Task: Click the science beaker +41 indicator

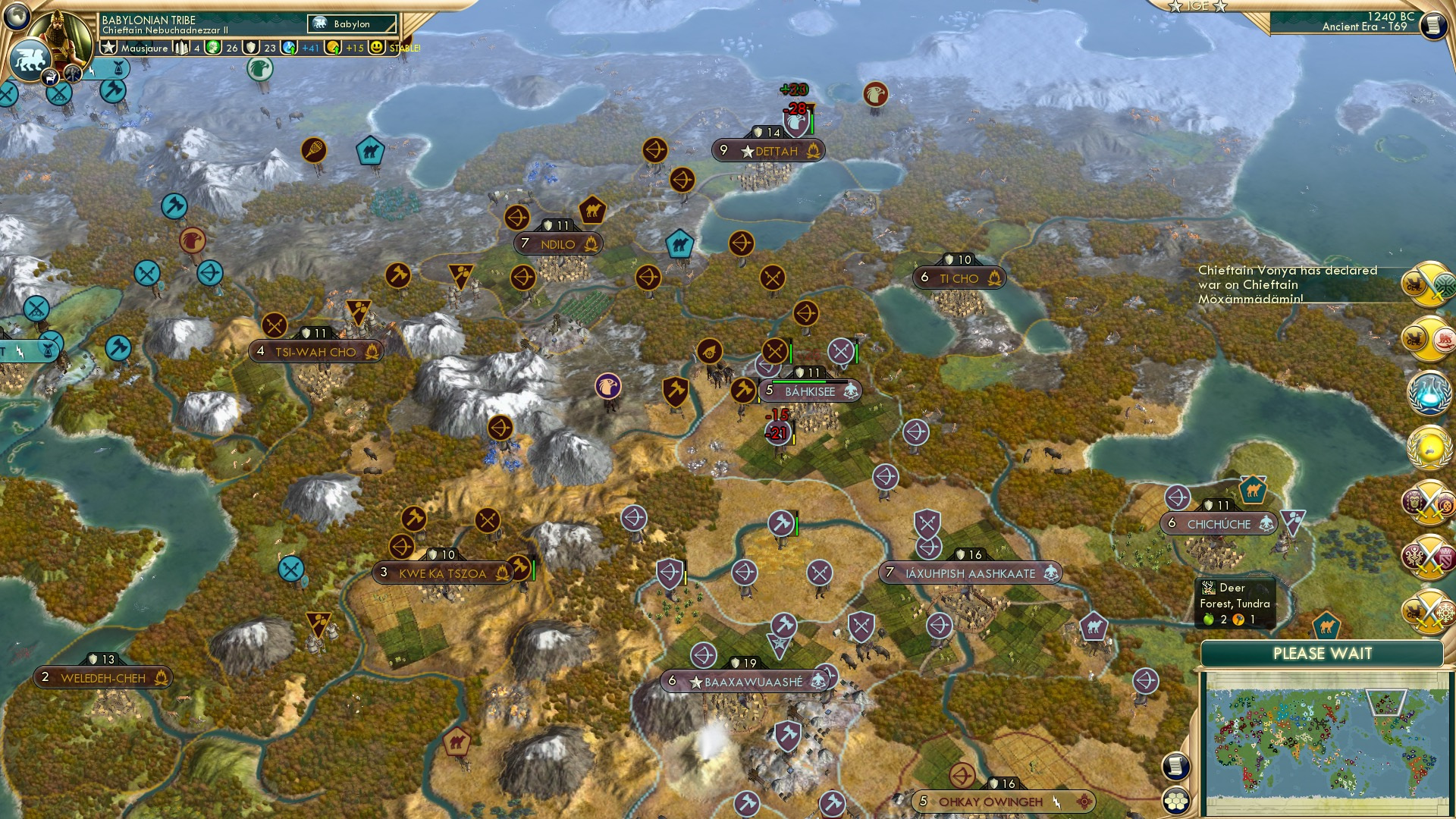Action: (x=289, y=48)
